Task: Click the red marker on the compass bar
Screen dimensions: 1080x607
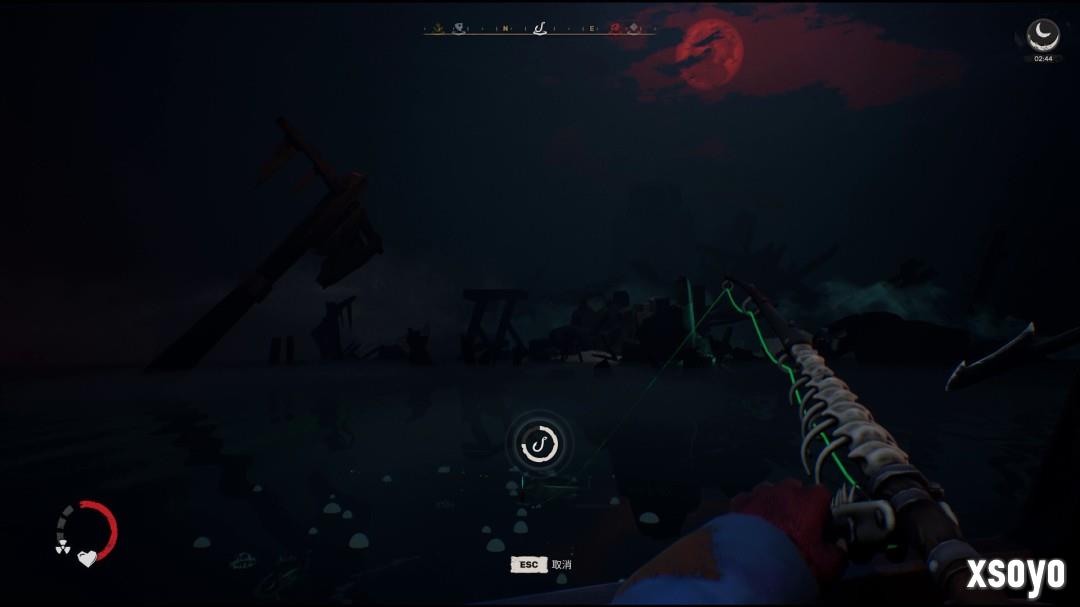Action: pyautogui.click(x=615, y=29)
